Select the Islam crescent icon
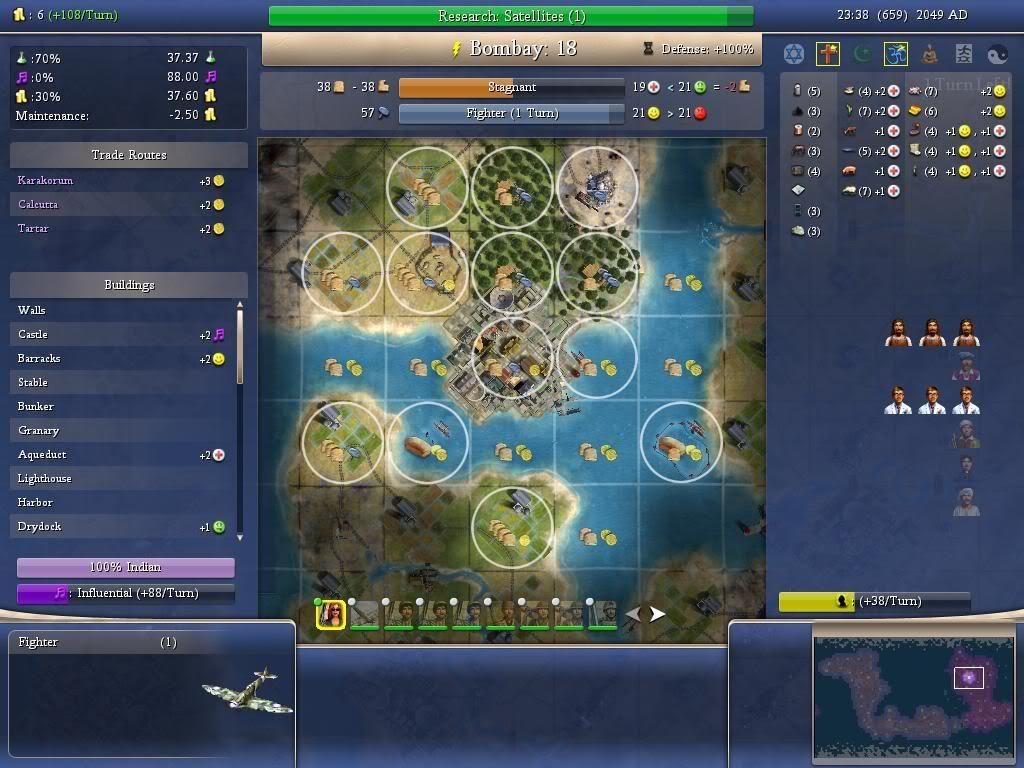1024x768 pixels. 862,54
